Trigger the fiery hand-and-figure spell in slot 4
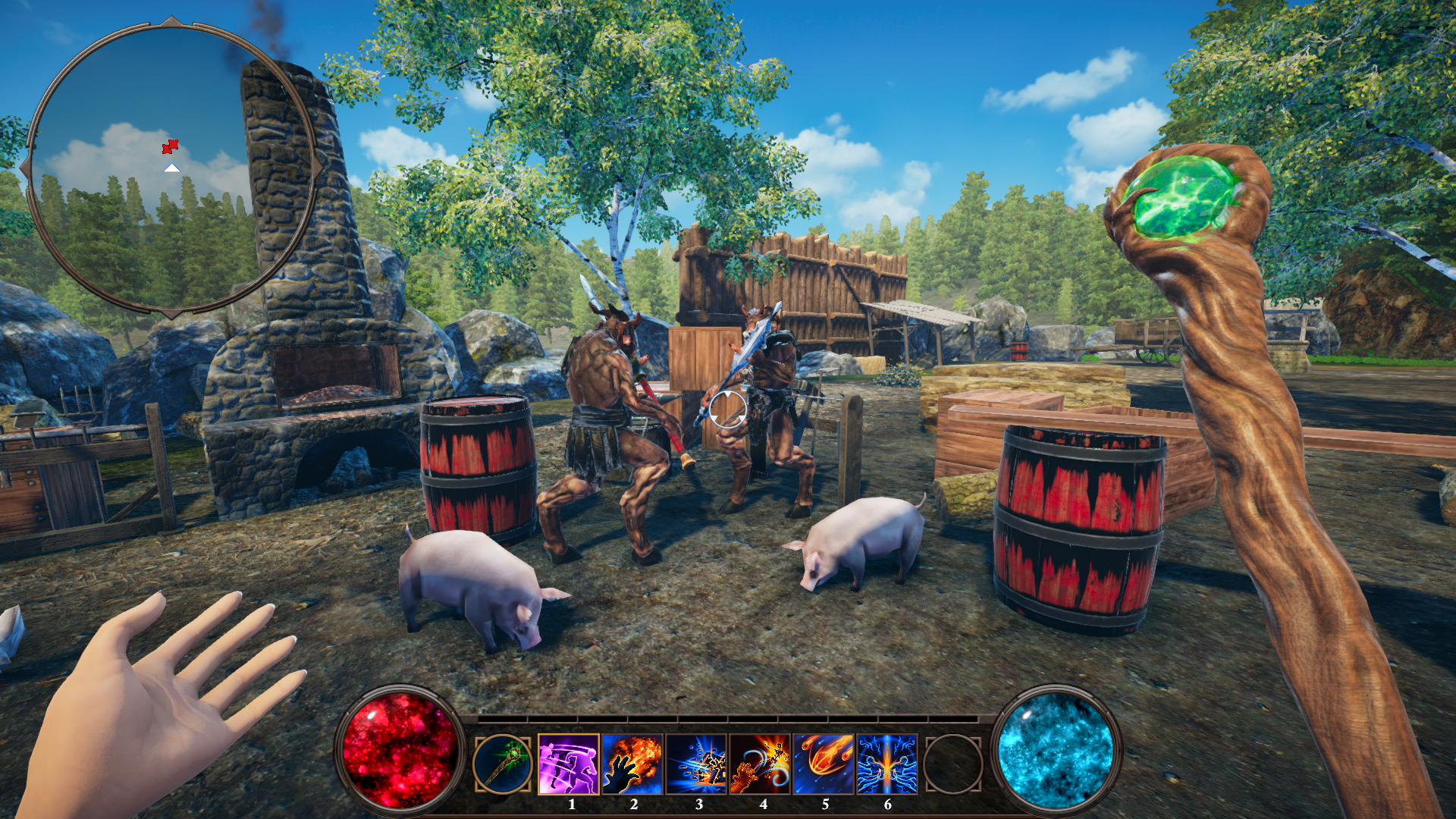 760,764
